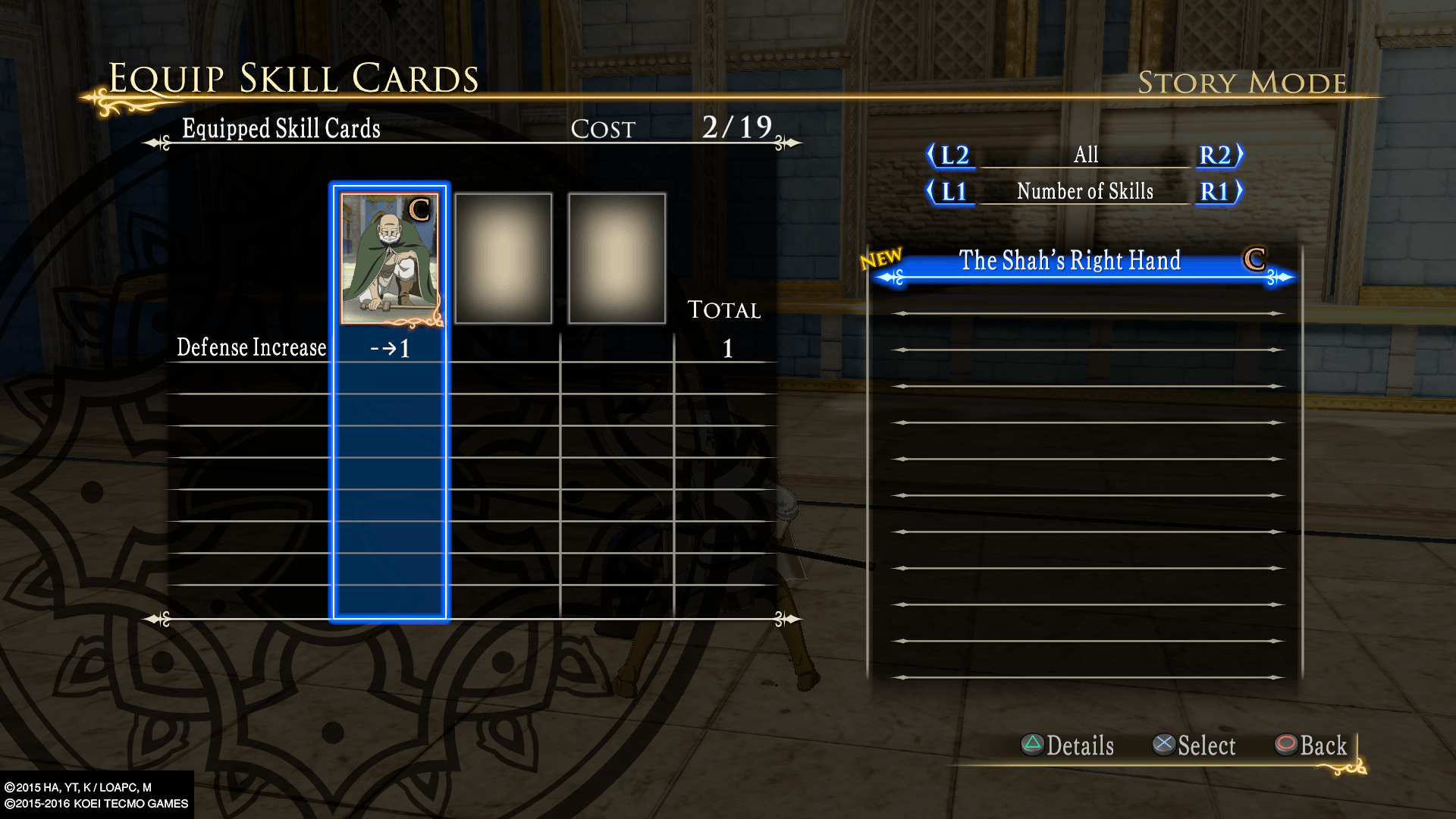Open card Details

tap(1068, 745)
